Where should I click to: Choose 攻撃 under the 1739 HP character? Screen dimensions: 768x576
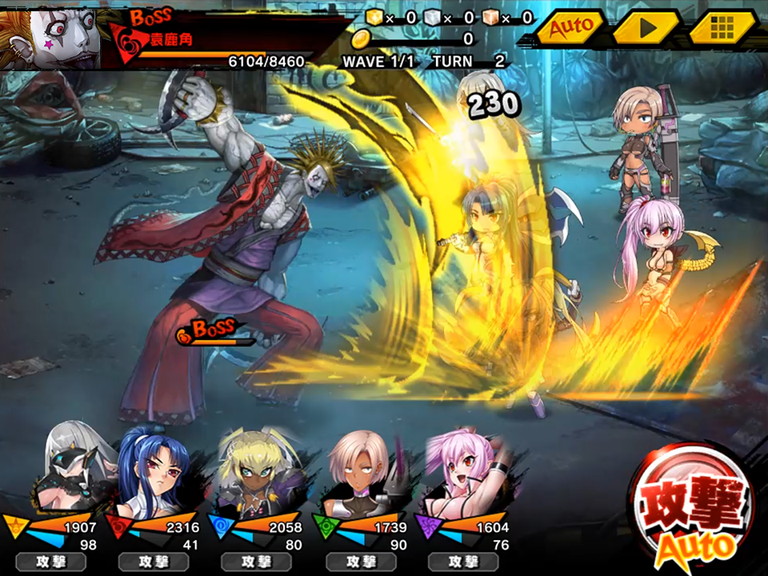359,562
